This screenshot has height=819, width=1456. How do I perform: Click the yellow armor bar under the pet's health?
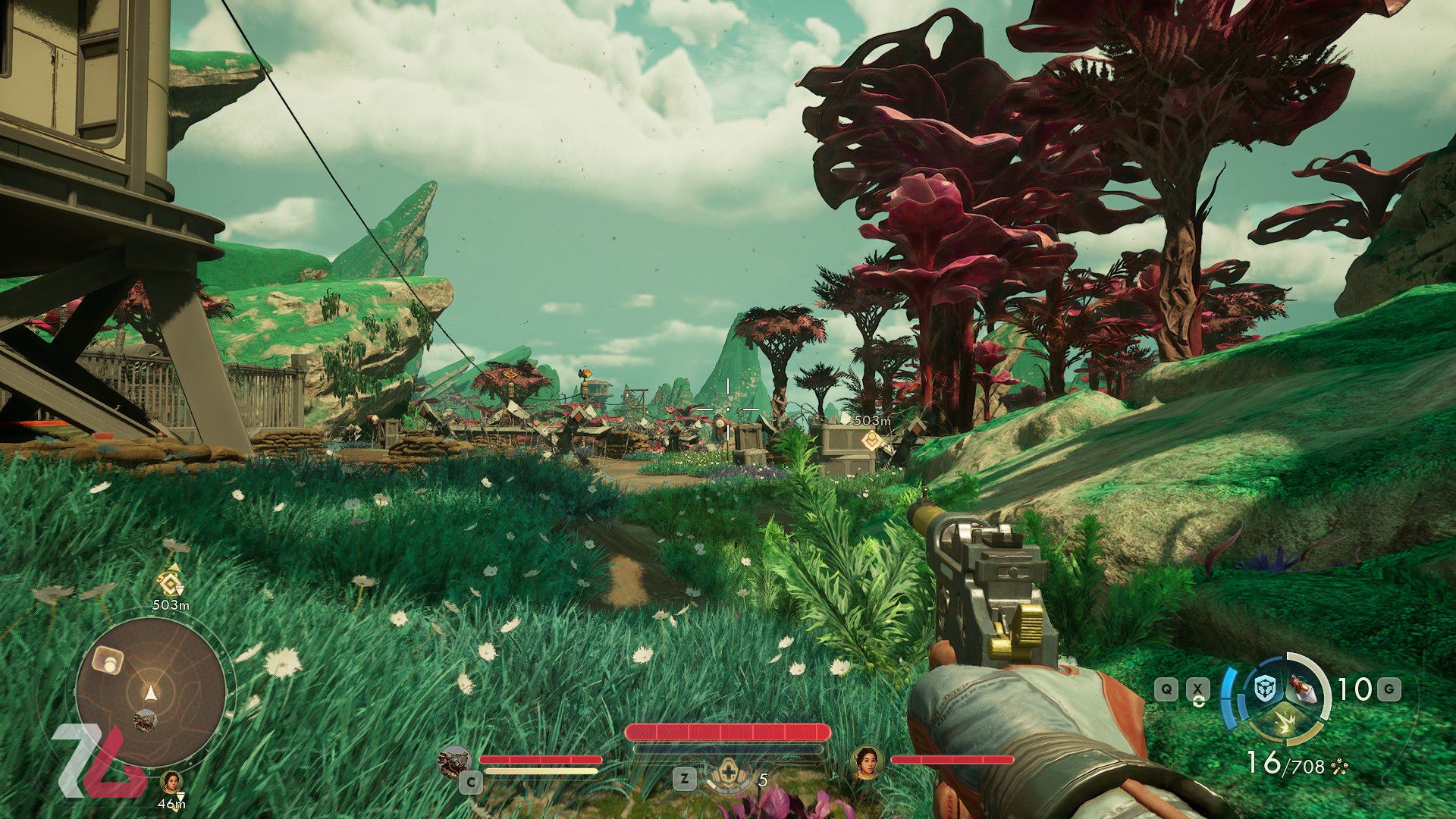(540, 770)
